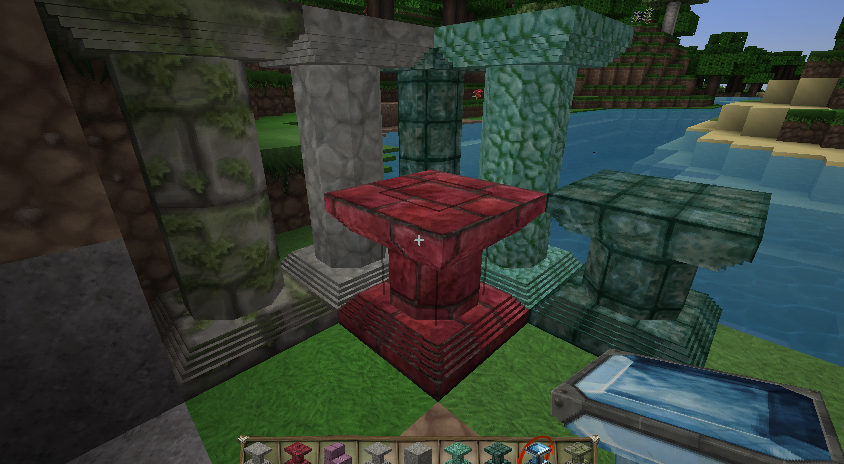Select the red pillar hotbar slot
The height and width of the screenshot is (464, 844).
(295, 453)
